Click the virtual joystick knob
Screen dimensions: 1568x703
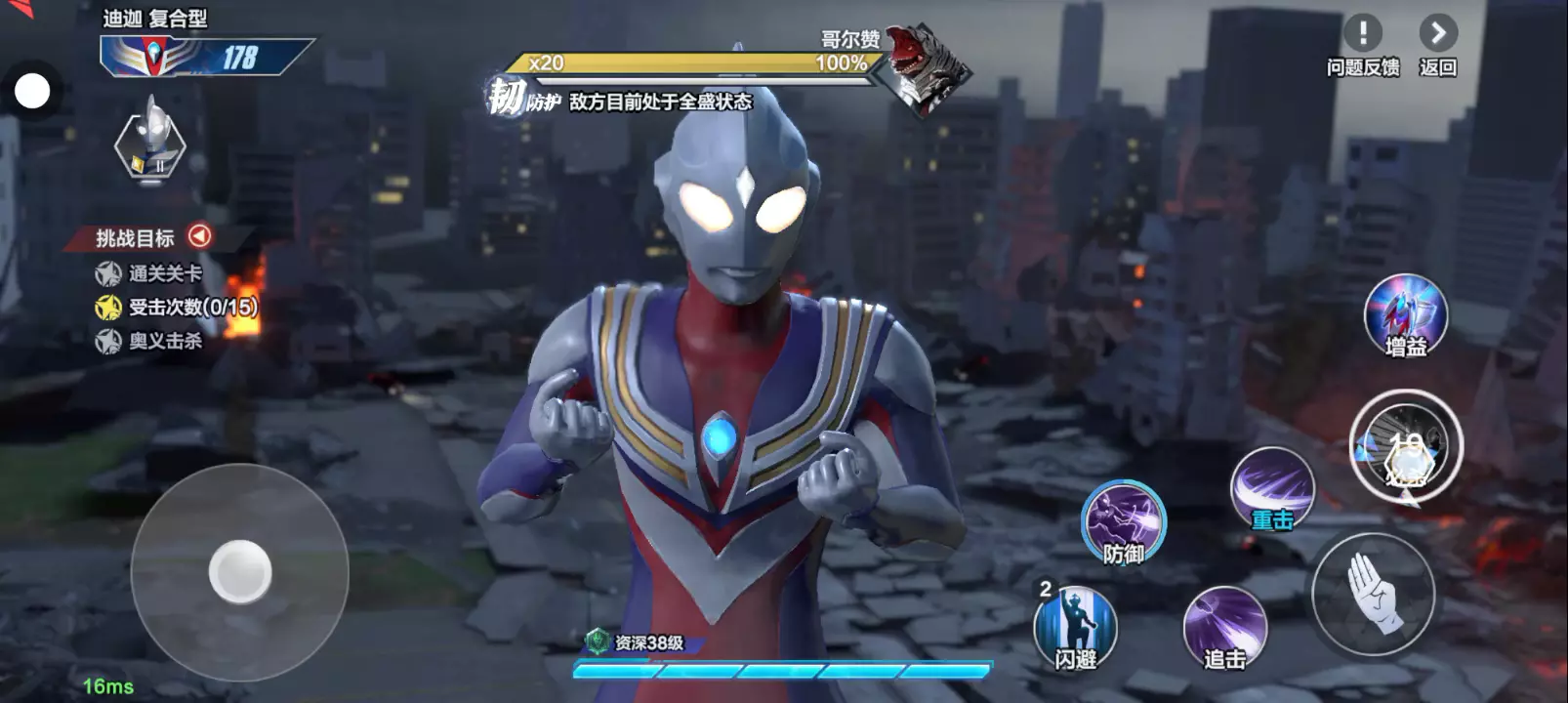click(240, 571)
